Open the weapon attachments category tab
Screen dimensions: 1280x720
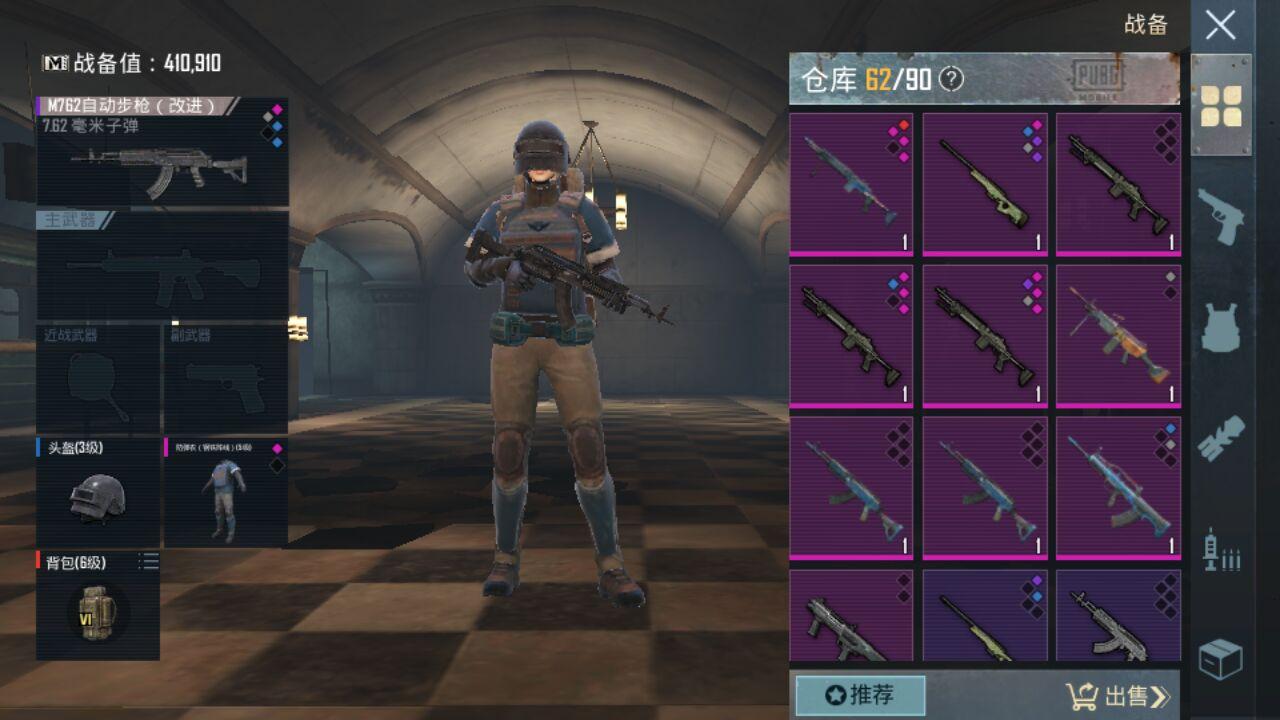[x=1221, y=437]
